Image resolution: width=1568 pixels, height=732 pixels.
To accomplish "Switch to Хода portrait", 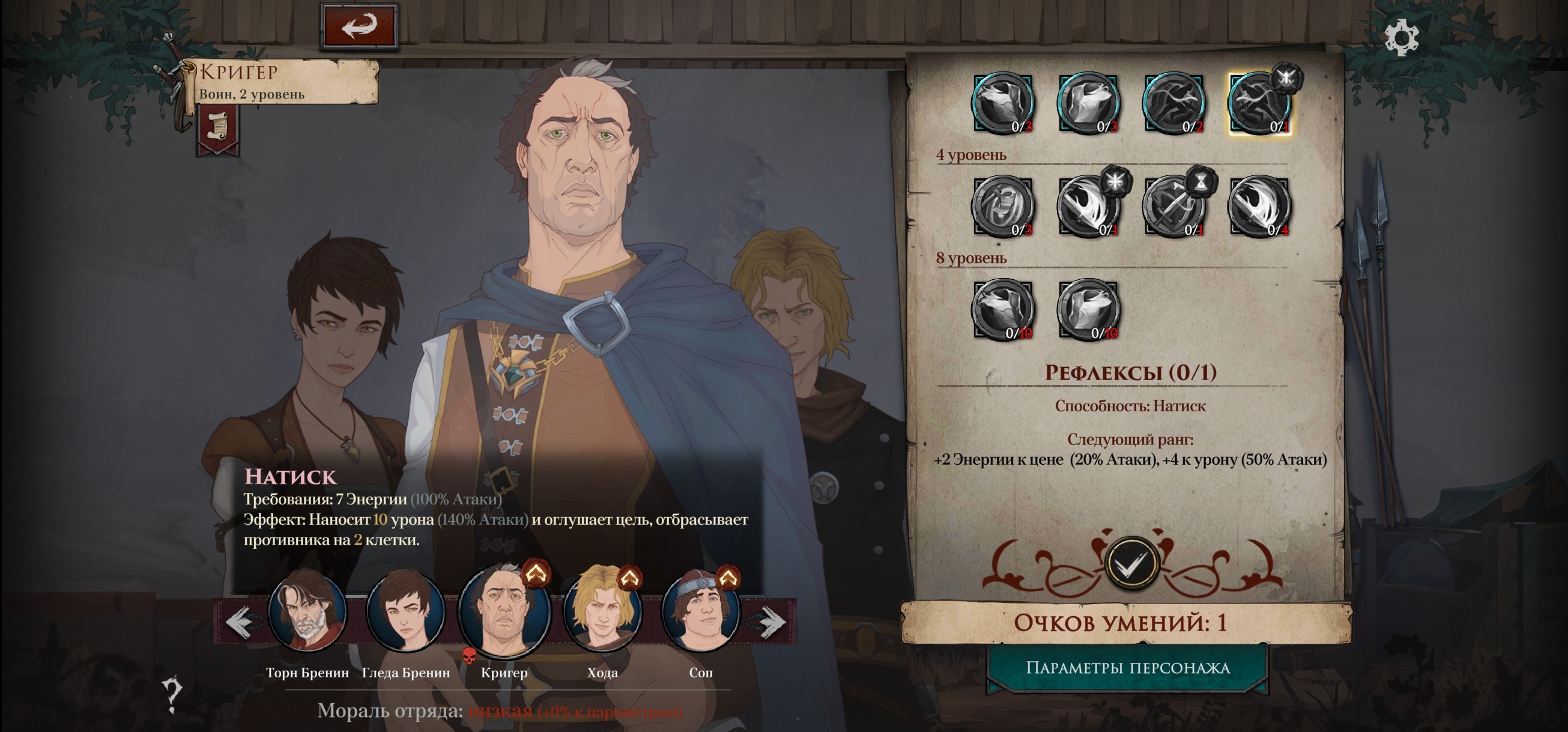I will (x=602, y=610).
